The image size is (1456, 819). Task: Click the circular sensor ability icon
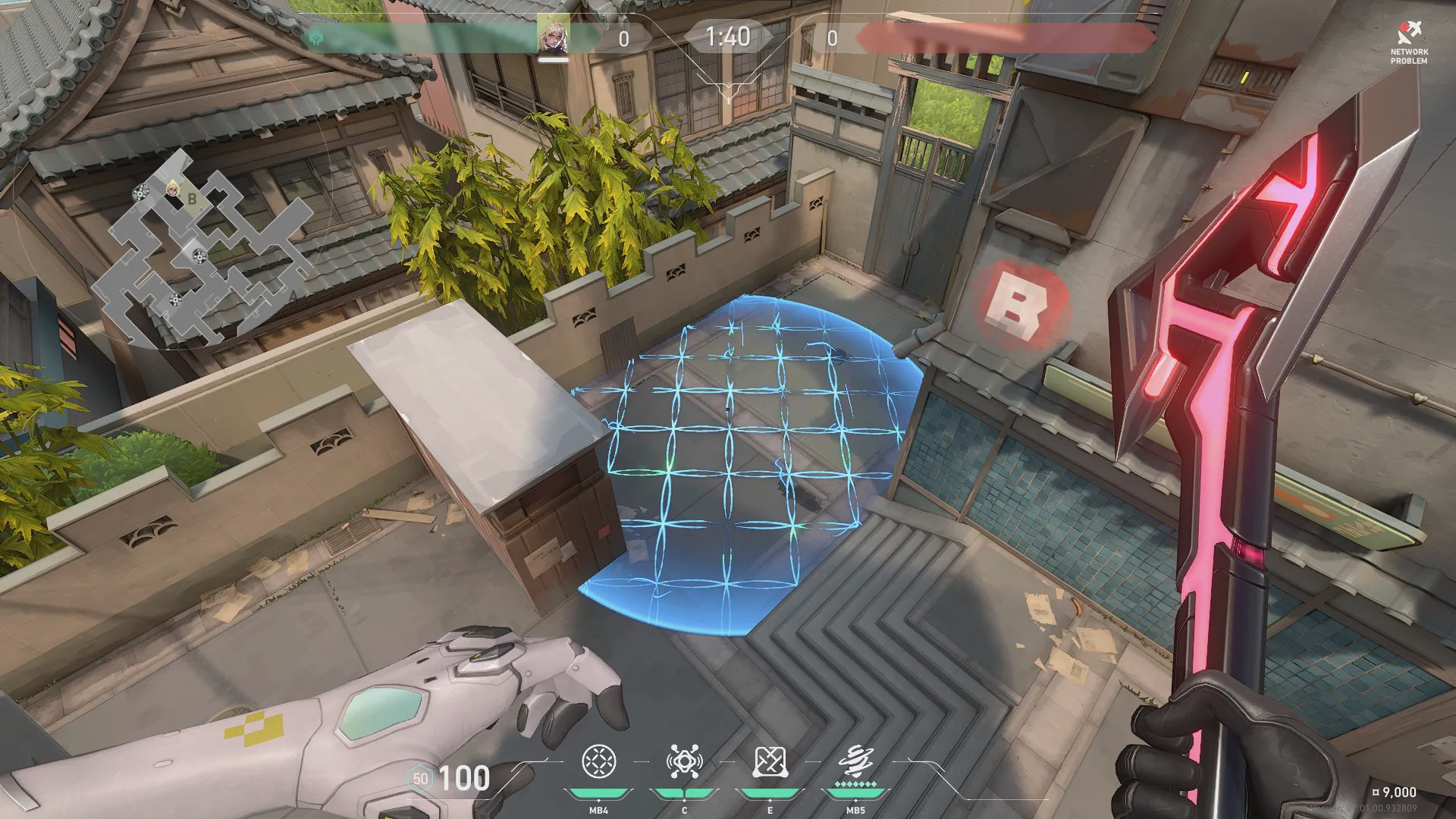pyautogui.click(x=598, y=761)
